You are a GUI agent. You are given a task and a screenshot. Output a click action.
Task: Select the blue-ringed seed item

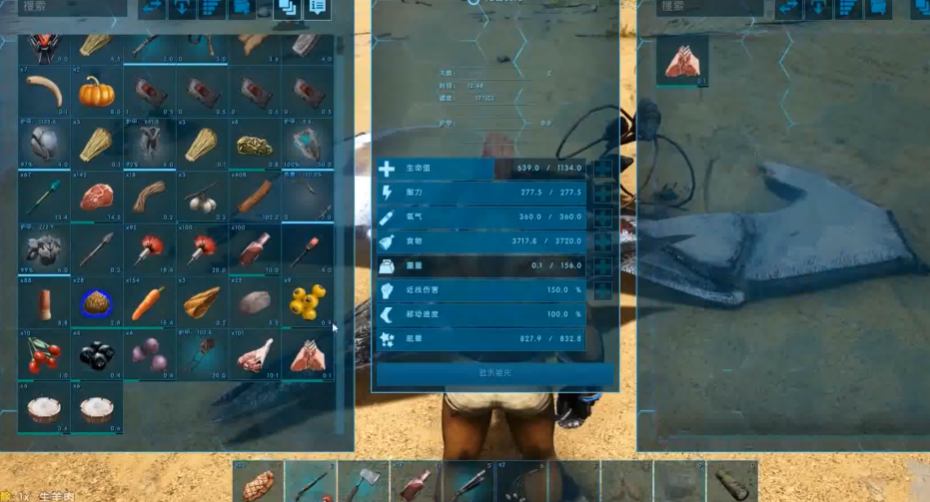coord(96,301)
